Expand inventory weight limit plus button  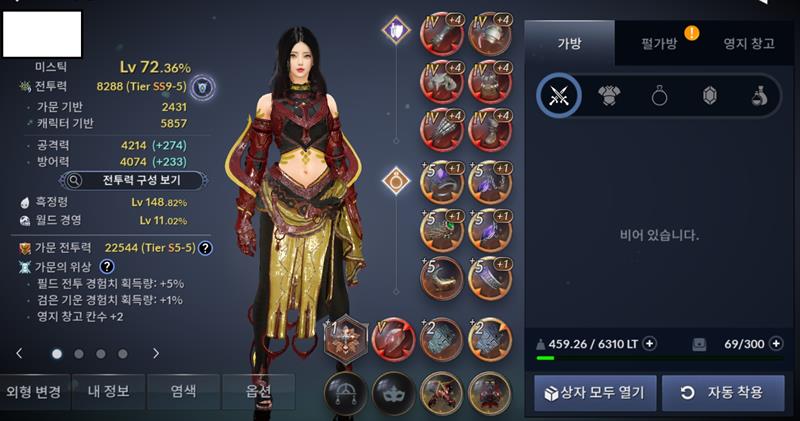click(x=650, y=344)
